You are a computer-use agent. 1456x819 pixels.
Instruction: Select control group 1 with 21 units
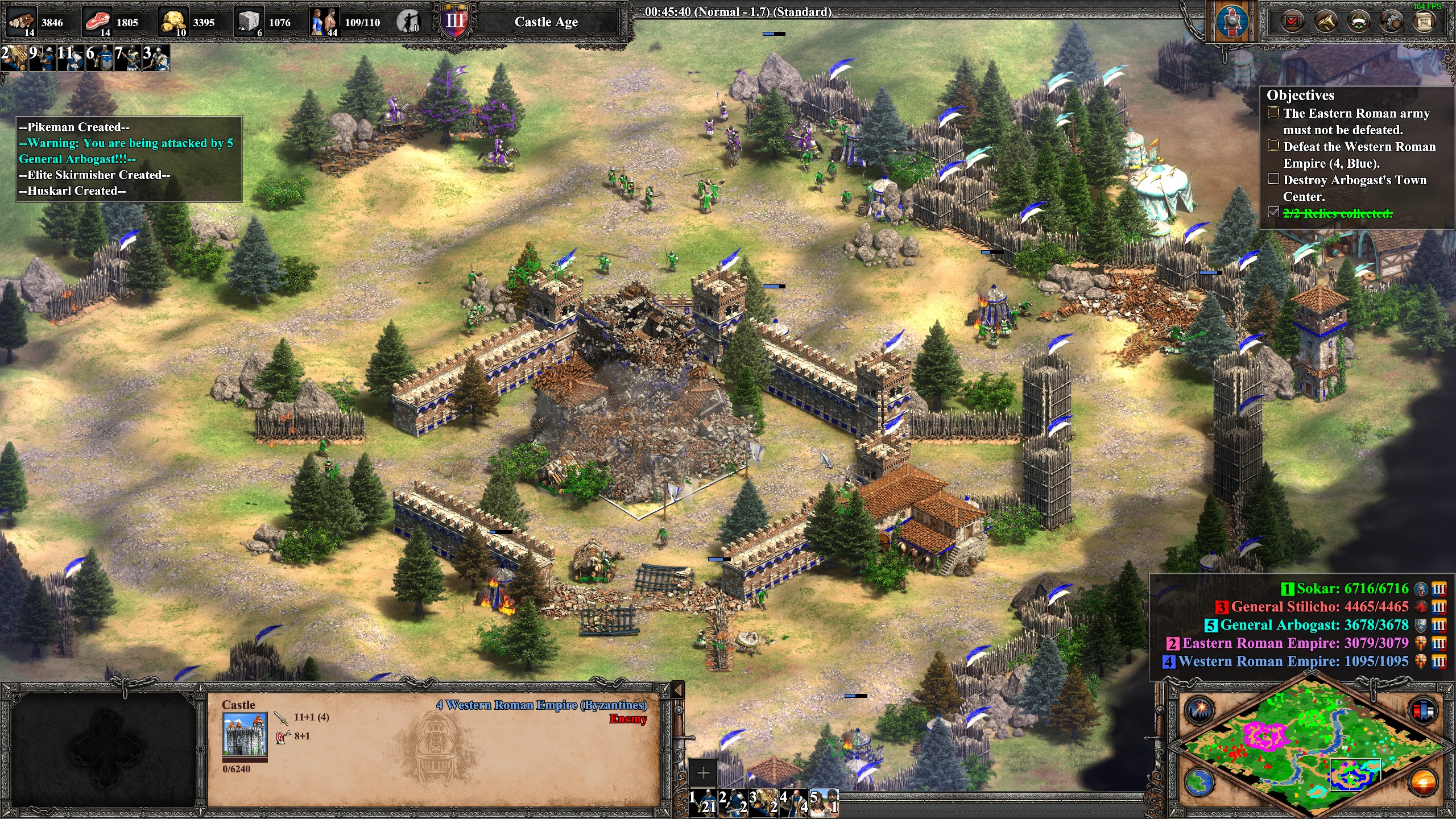pyautogui.click(x=703, y=803)
